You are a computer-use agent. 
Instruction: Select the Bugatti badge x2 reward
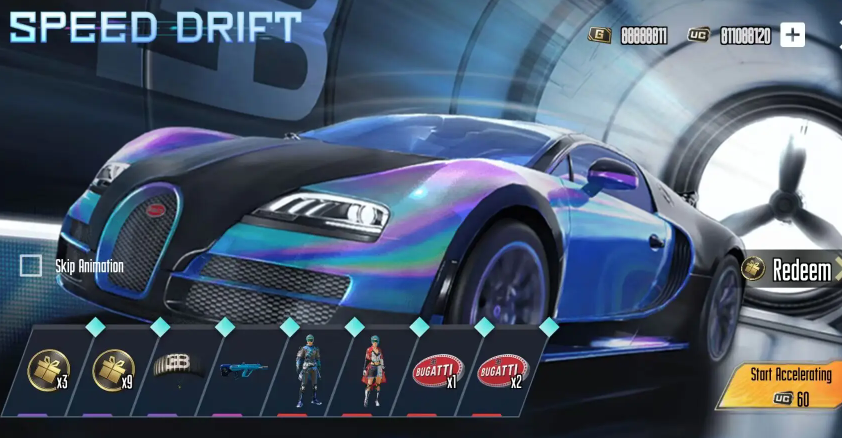(x=501, y=372)
